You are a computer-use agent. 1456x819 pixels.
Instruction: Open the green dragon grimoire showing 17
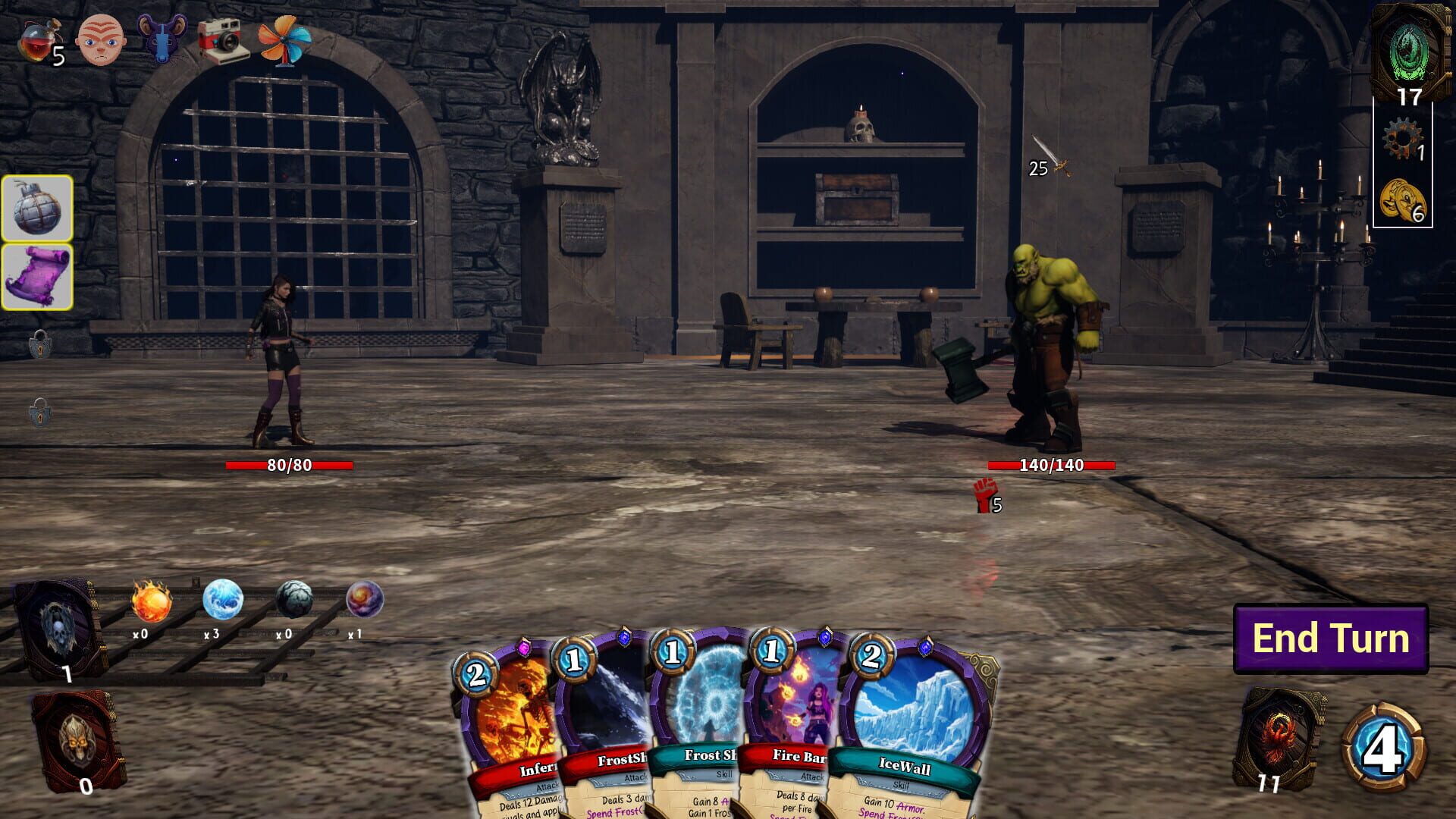coord(1408,52)
